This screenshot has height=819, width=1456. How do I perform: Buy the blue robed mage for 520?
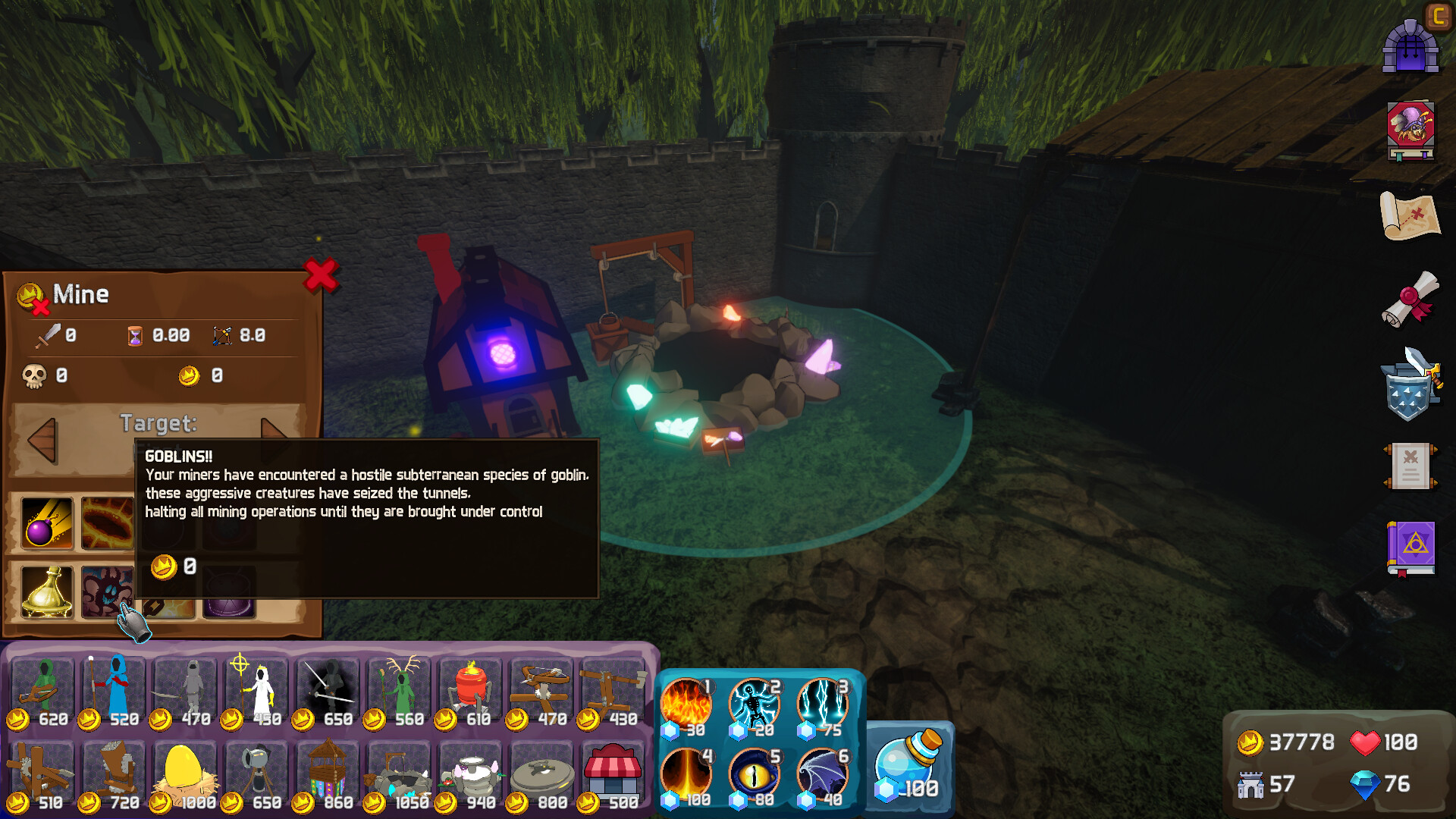(114, 692)
